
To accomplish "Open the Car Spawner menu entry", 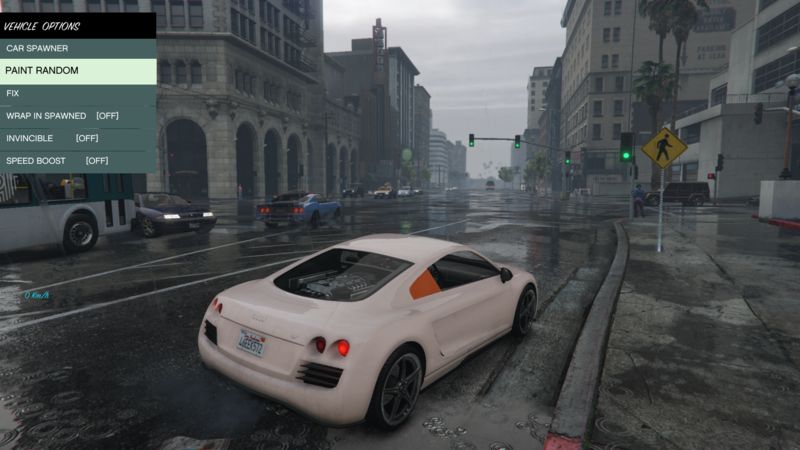I will click(38, 48).
